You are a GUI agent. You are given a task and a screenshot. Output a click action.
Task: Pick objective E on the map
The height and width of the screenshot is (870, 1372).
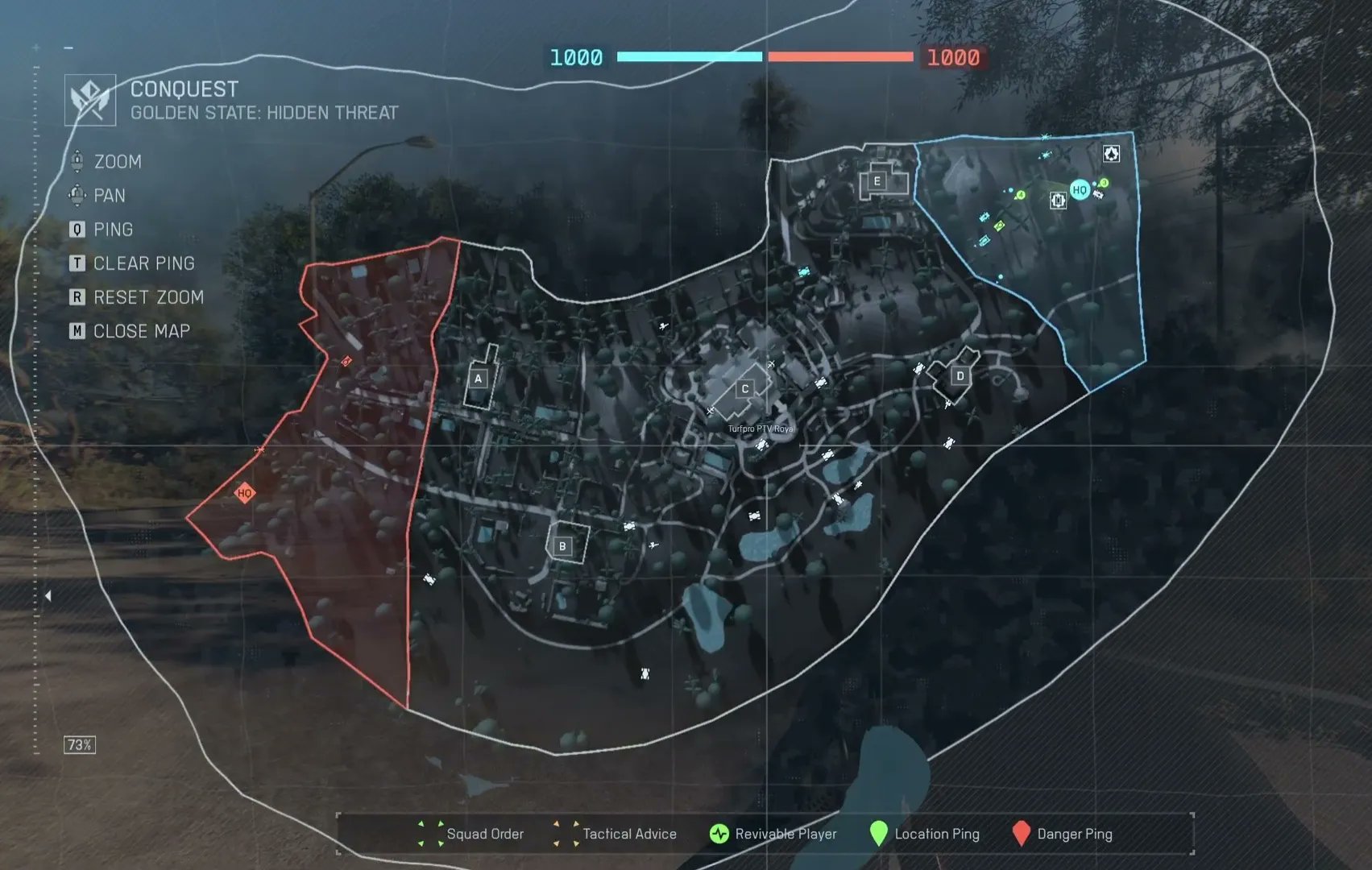[877, 181]
